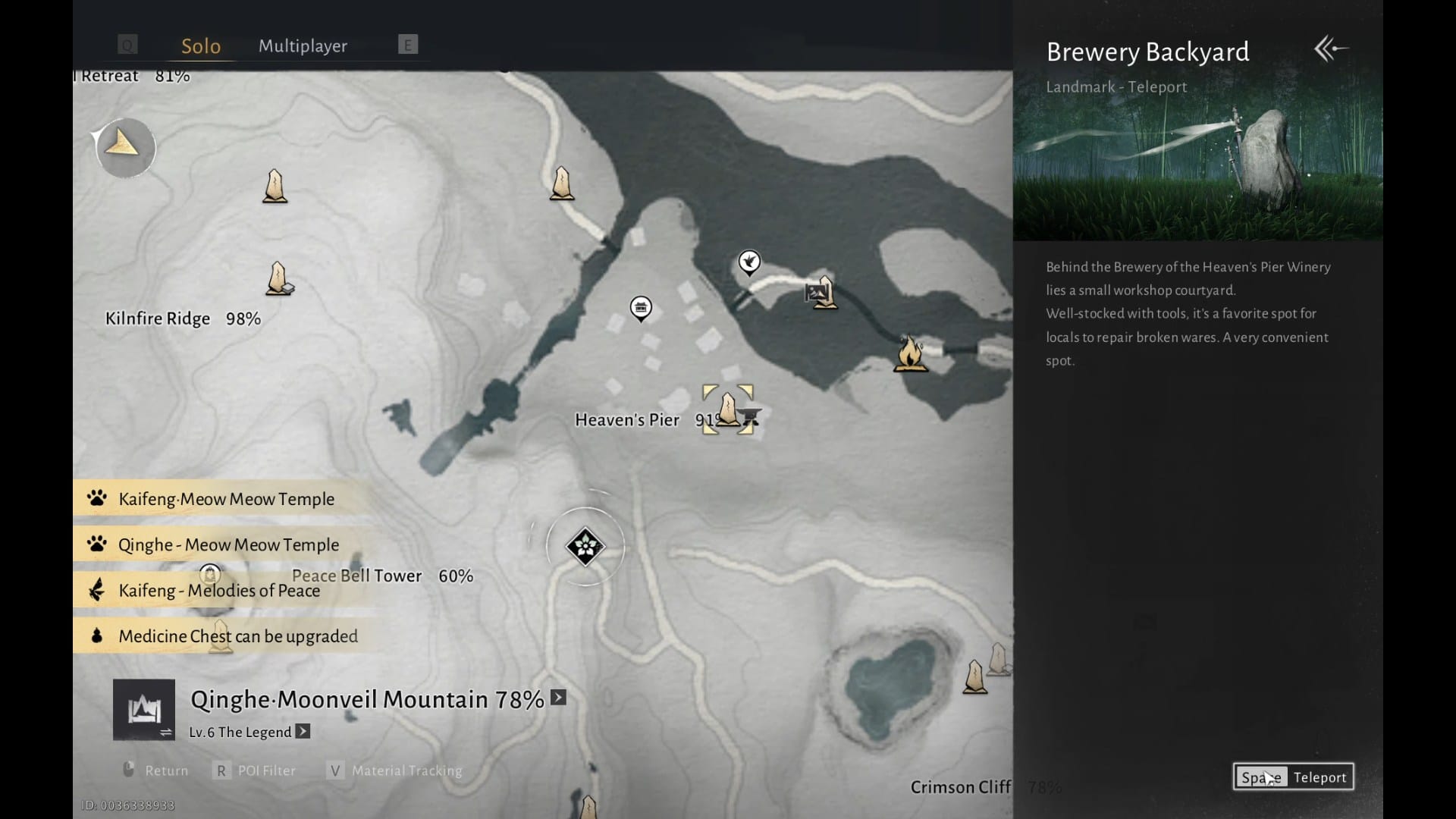The width and height of the screenshot is (1456, 819).
Task: Select the shop marker above Heaven's Pier
Action: click(x=641, y=308)
